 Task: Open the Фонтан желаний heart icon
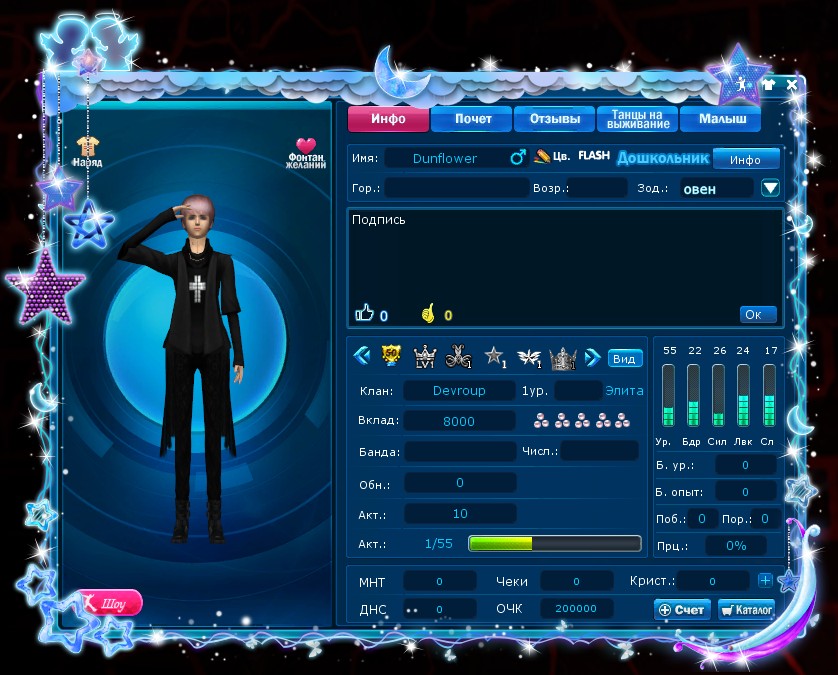tap(306, 152)
